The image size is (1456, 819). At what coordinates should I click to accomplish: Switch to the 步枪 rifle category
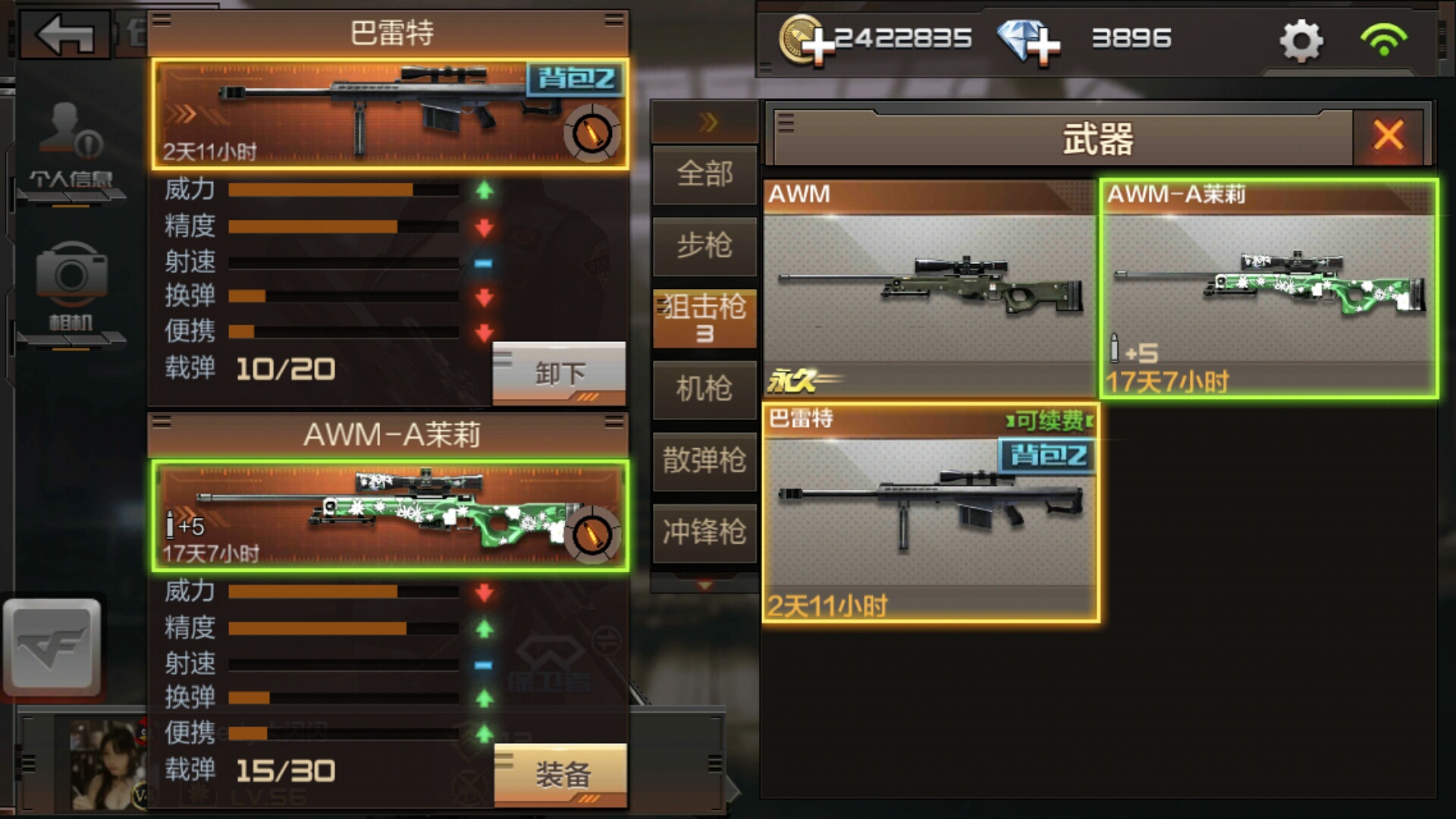(704, 246)
